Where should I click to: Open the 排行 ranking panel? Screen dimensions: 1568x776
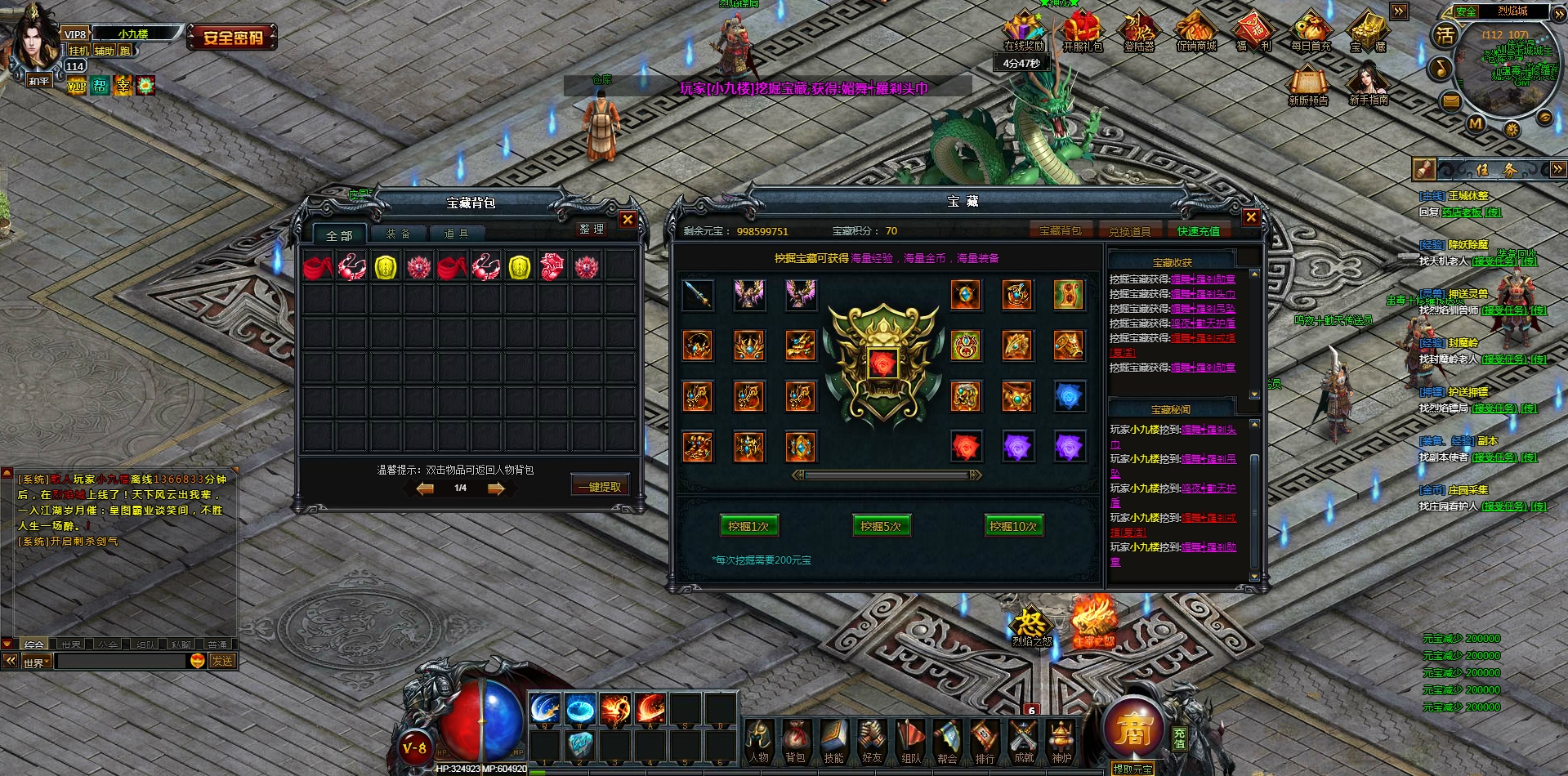(985, 743)
